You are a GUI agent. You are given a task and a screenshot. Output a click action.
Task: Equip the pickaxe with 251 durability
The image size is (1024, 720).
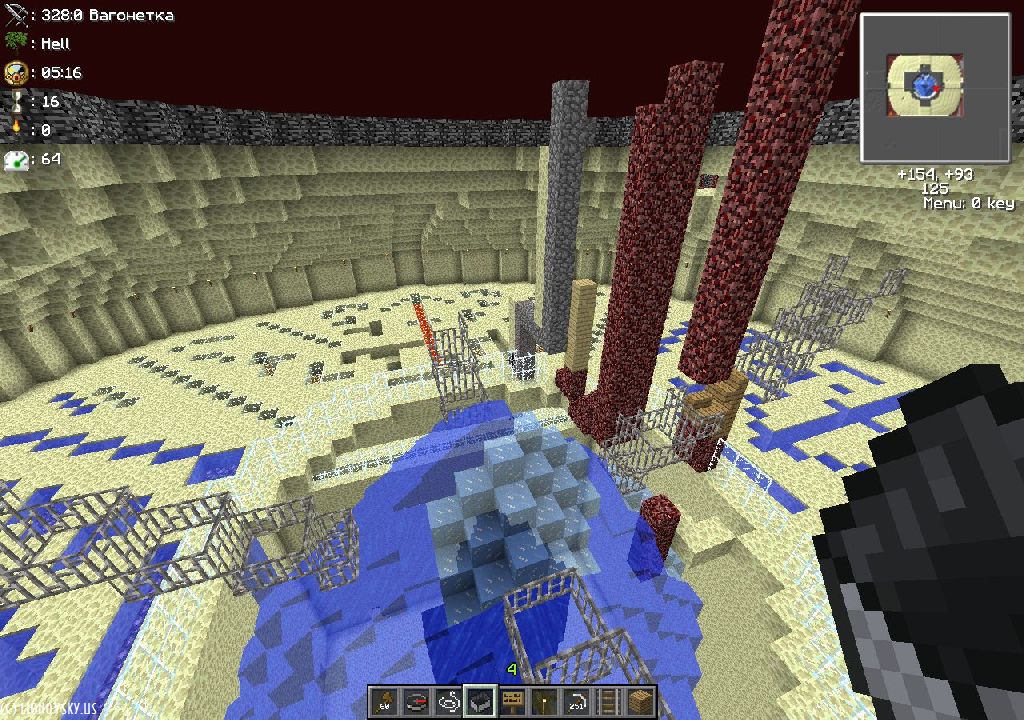pos(576,701)
